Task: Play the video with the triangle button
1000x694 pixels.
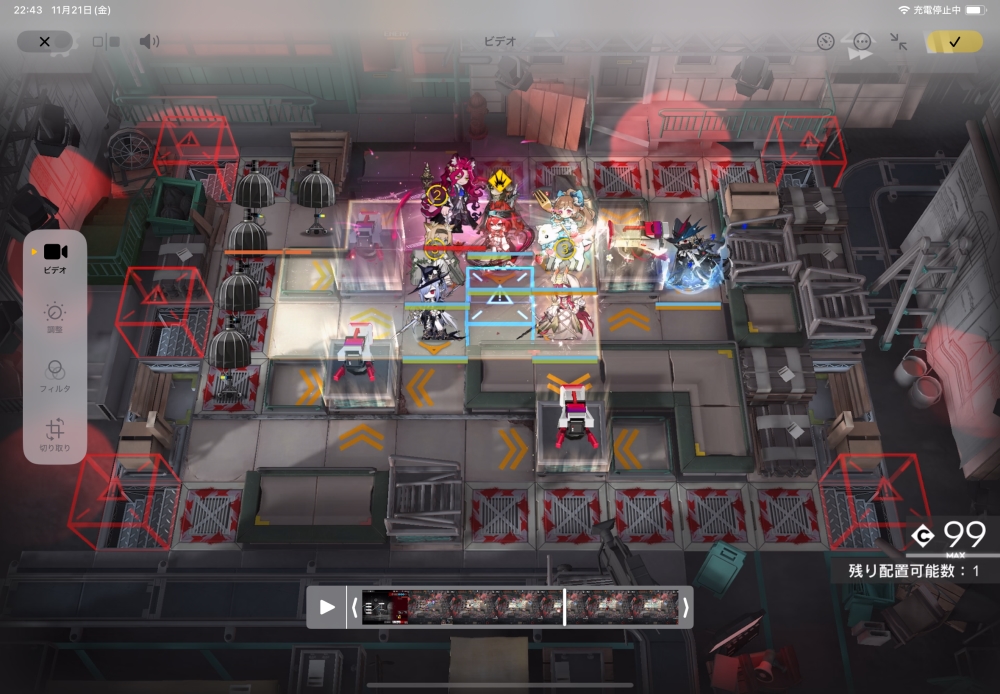Action: coord(327,607)
